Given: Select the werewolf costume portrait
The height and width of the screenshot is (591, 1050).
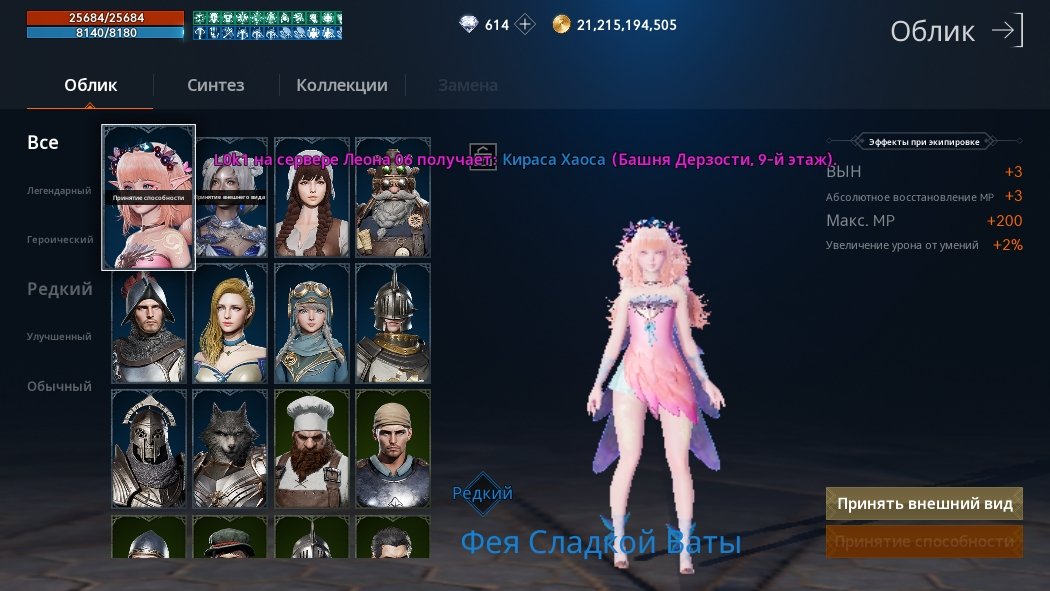Looking at the screenshot, I should (x=230, y=449).
